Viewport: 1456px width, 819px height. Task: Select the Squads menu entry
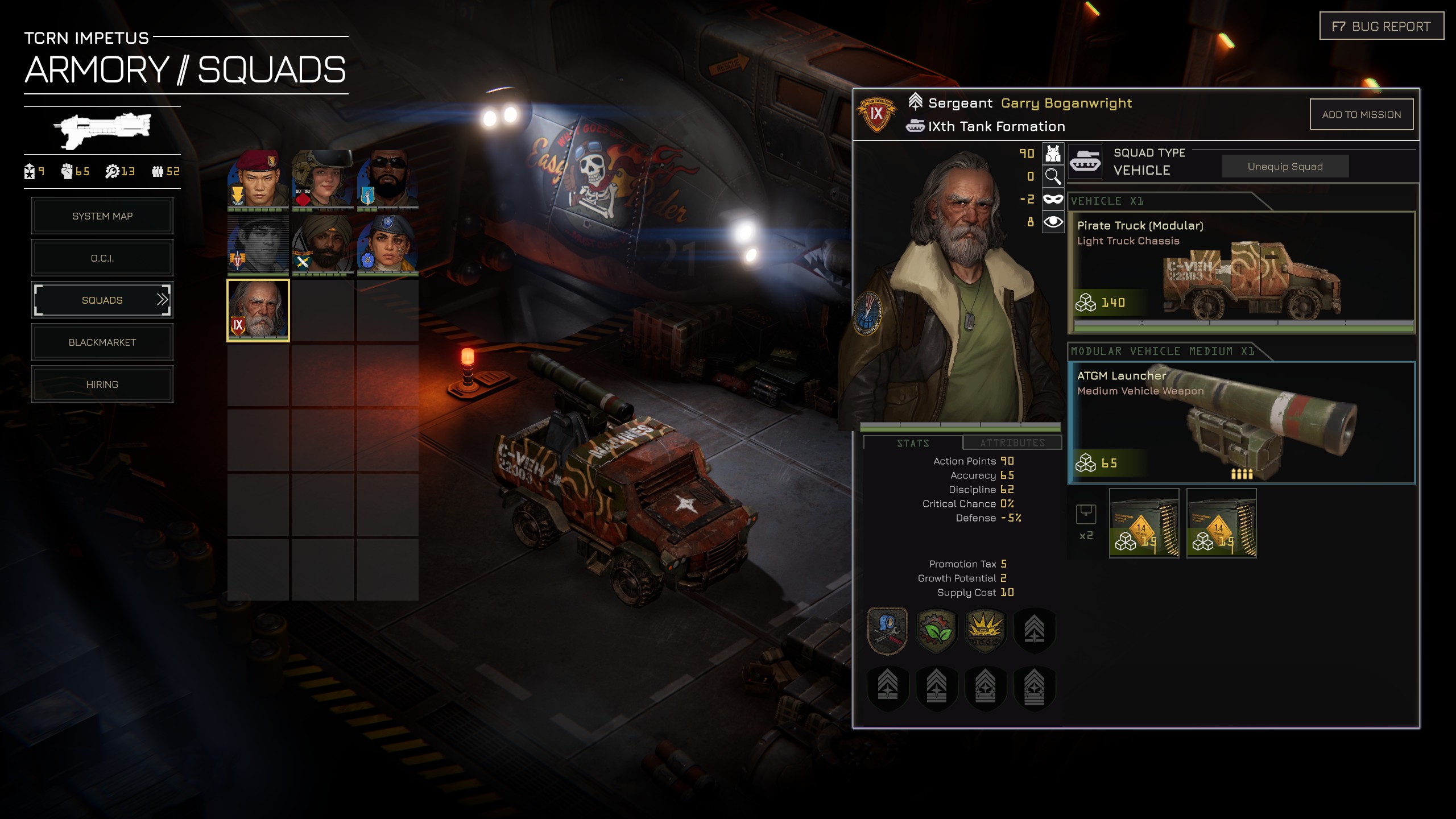tap(102, 300)
